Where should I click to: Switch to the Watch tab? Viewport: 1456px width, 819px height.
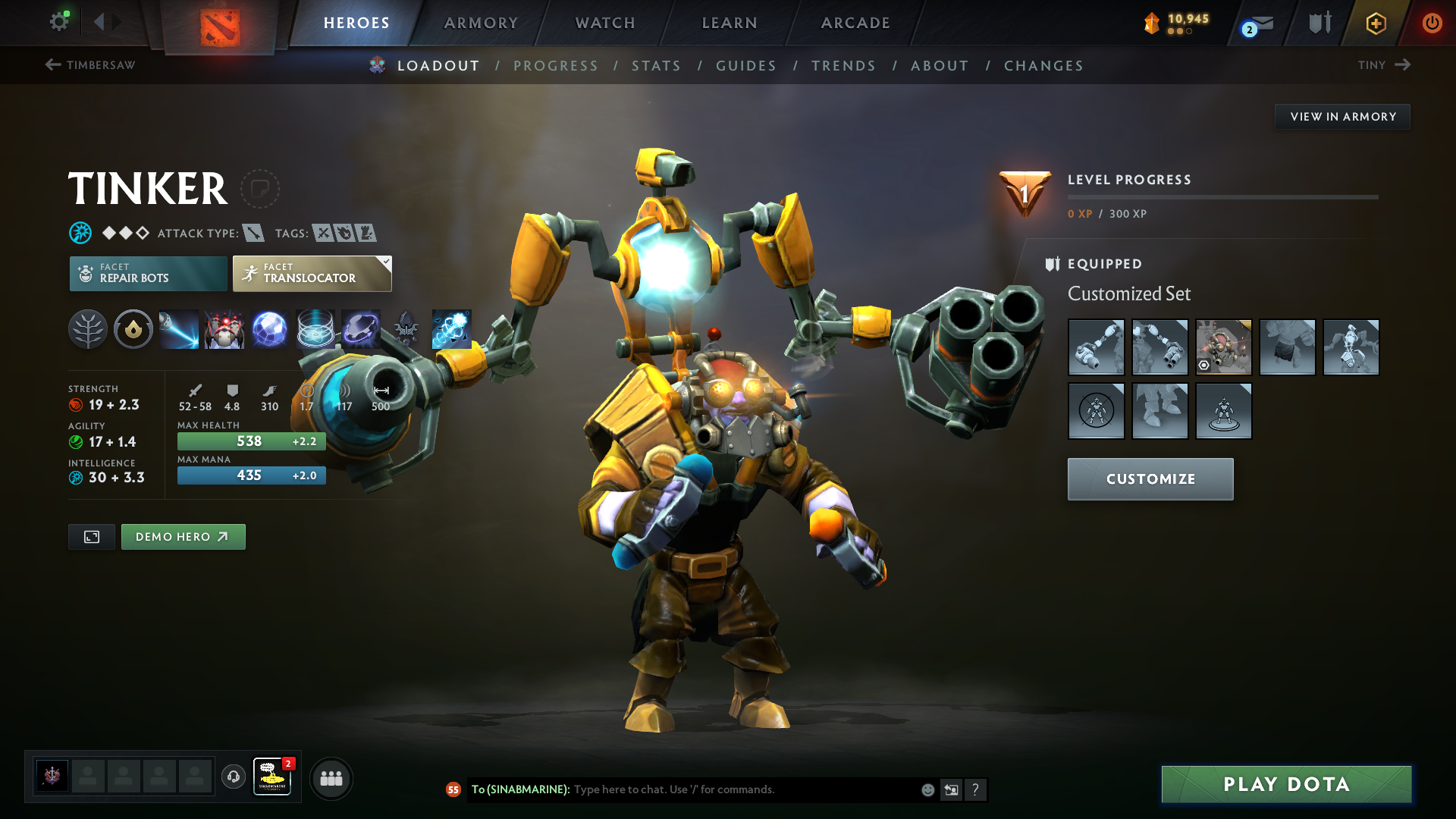(605, 23)
